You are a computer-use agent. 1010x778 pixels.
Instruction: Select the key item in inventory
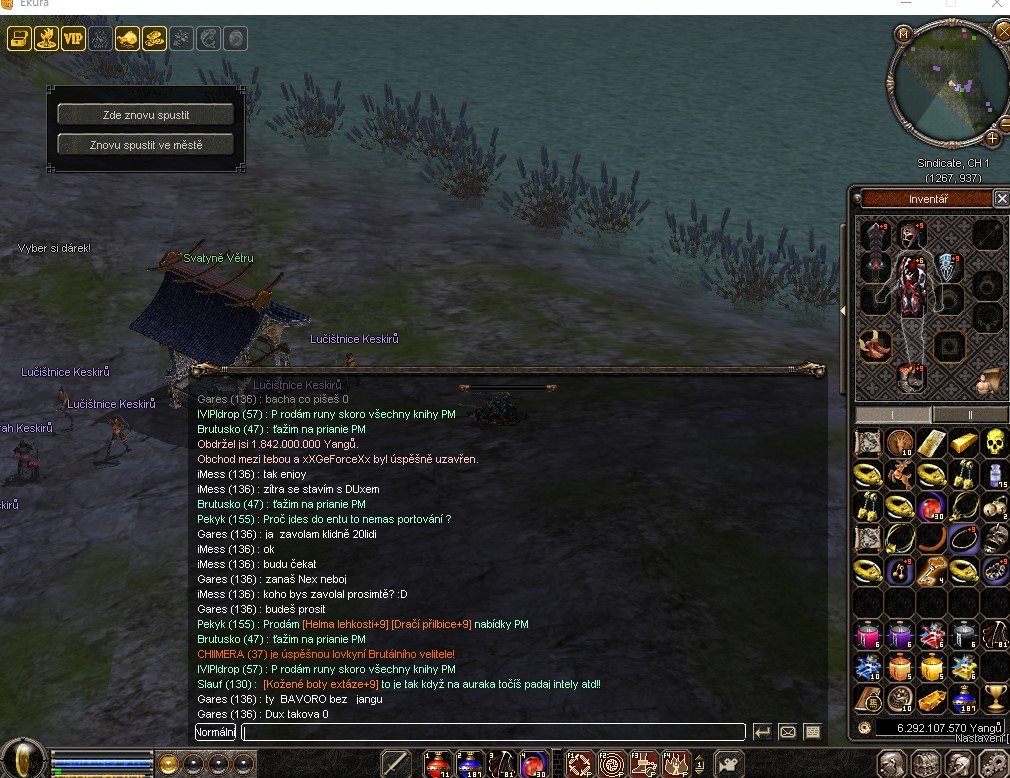(x=932, y=570)
